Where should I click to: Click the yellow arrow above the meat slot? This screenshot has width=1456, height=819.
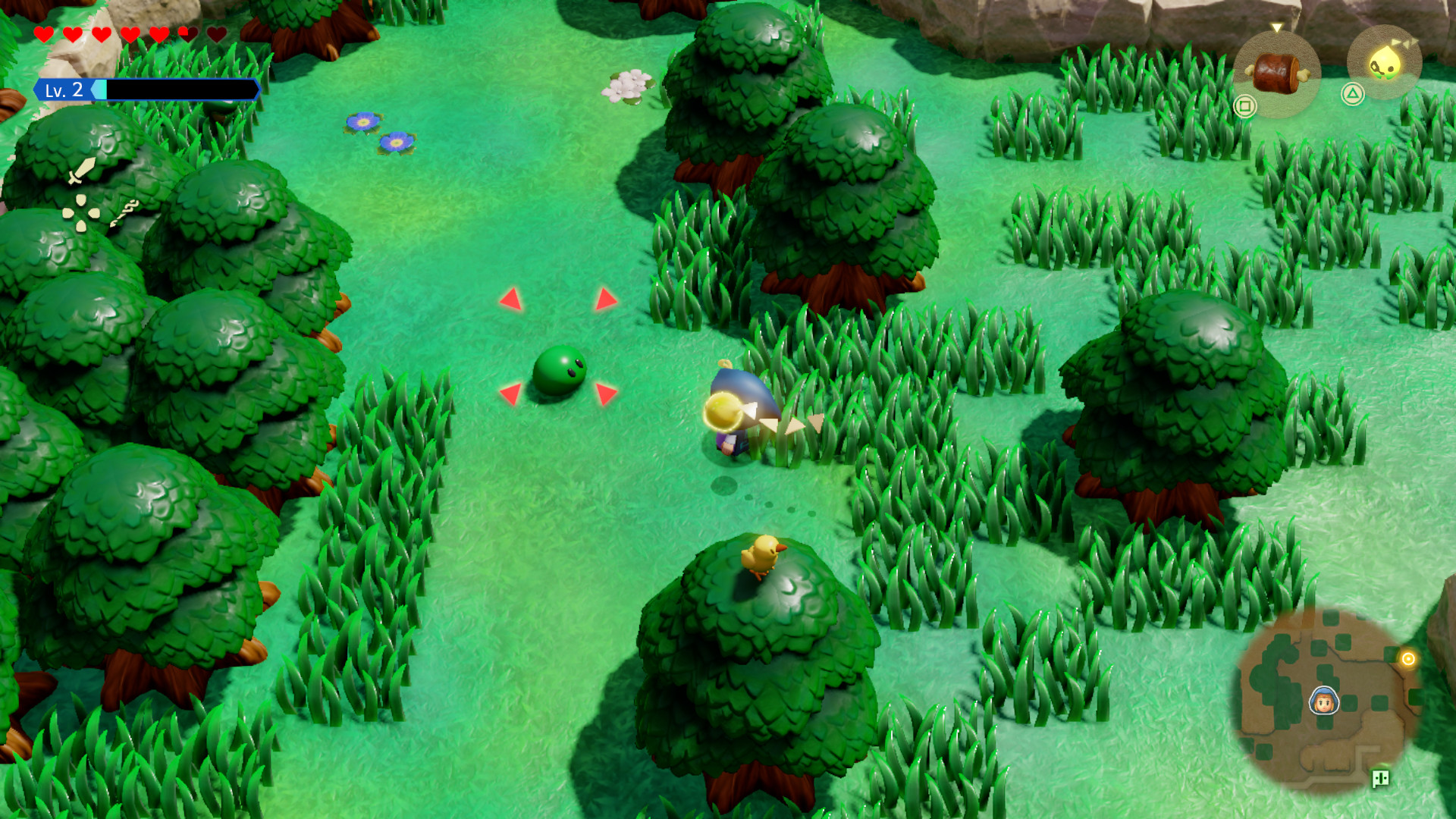(x=1276, y=27)
